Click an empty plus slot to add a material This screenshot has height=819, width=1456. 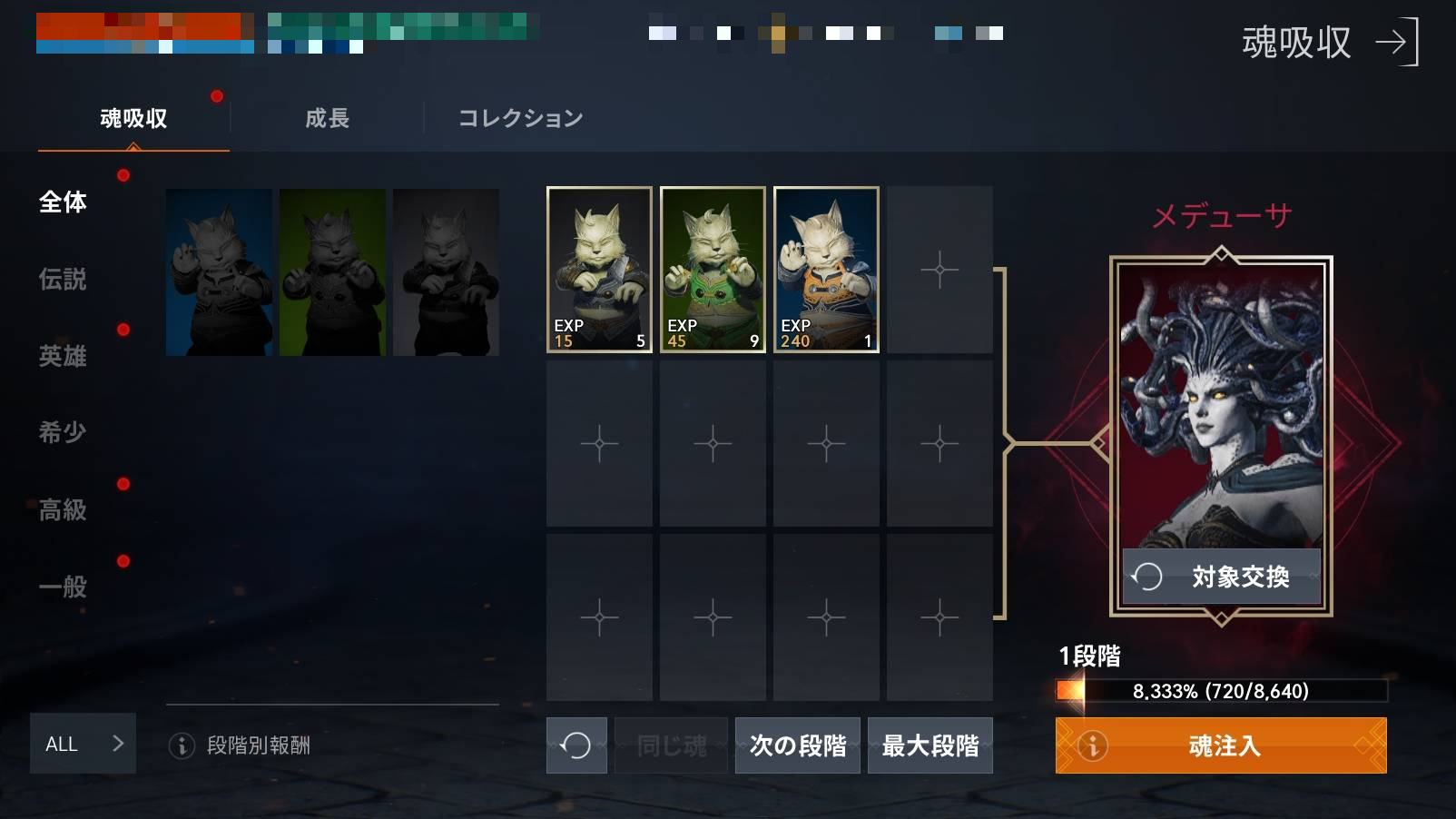(x=940, y=269)
